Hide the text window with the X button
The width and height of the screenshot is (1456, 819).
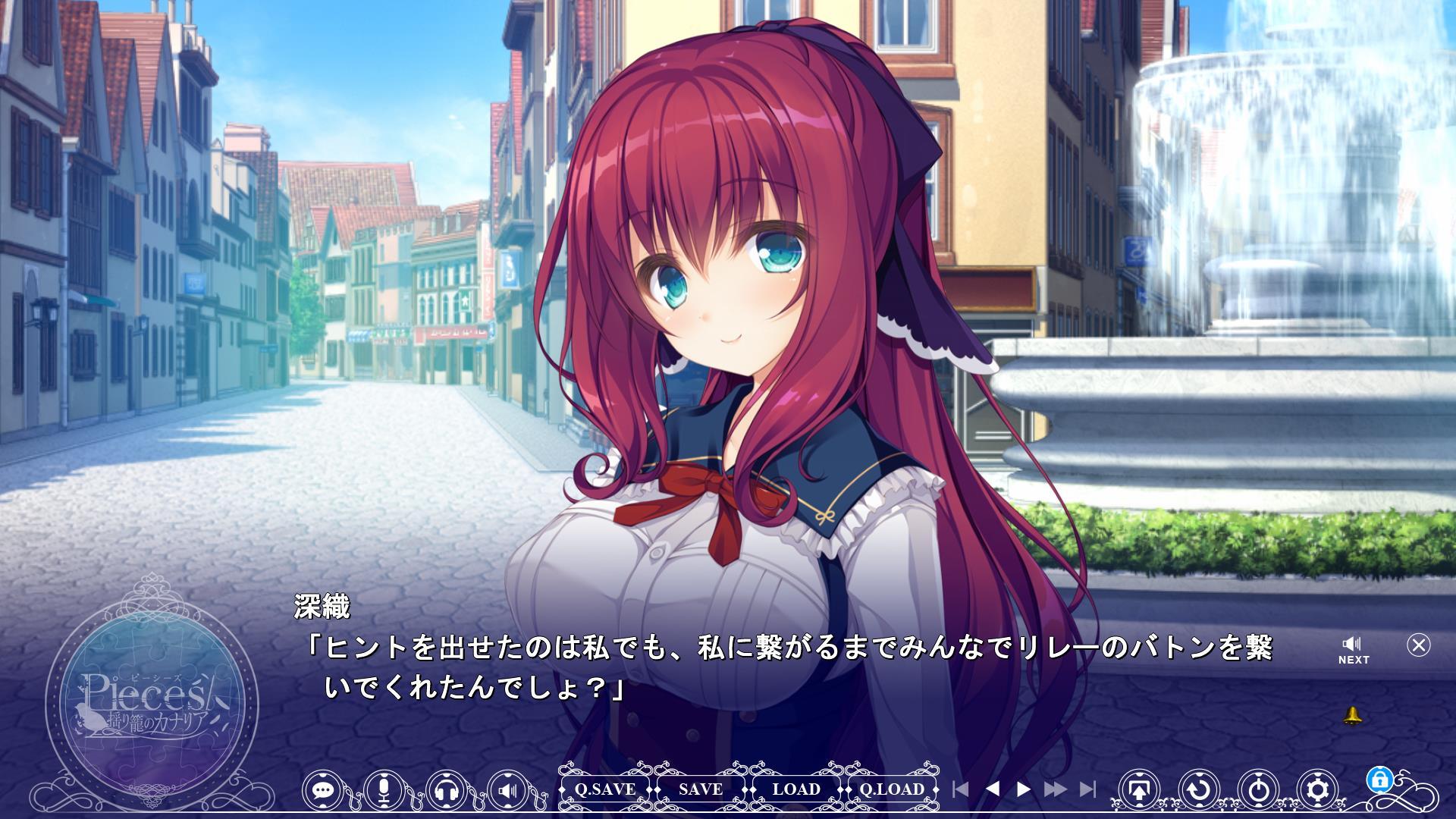pos(1418,645)
